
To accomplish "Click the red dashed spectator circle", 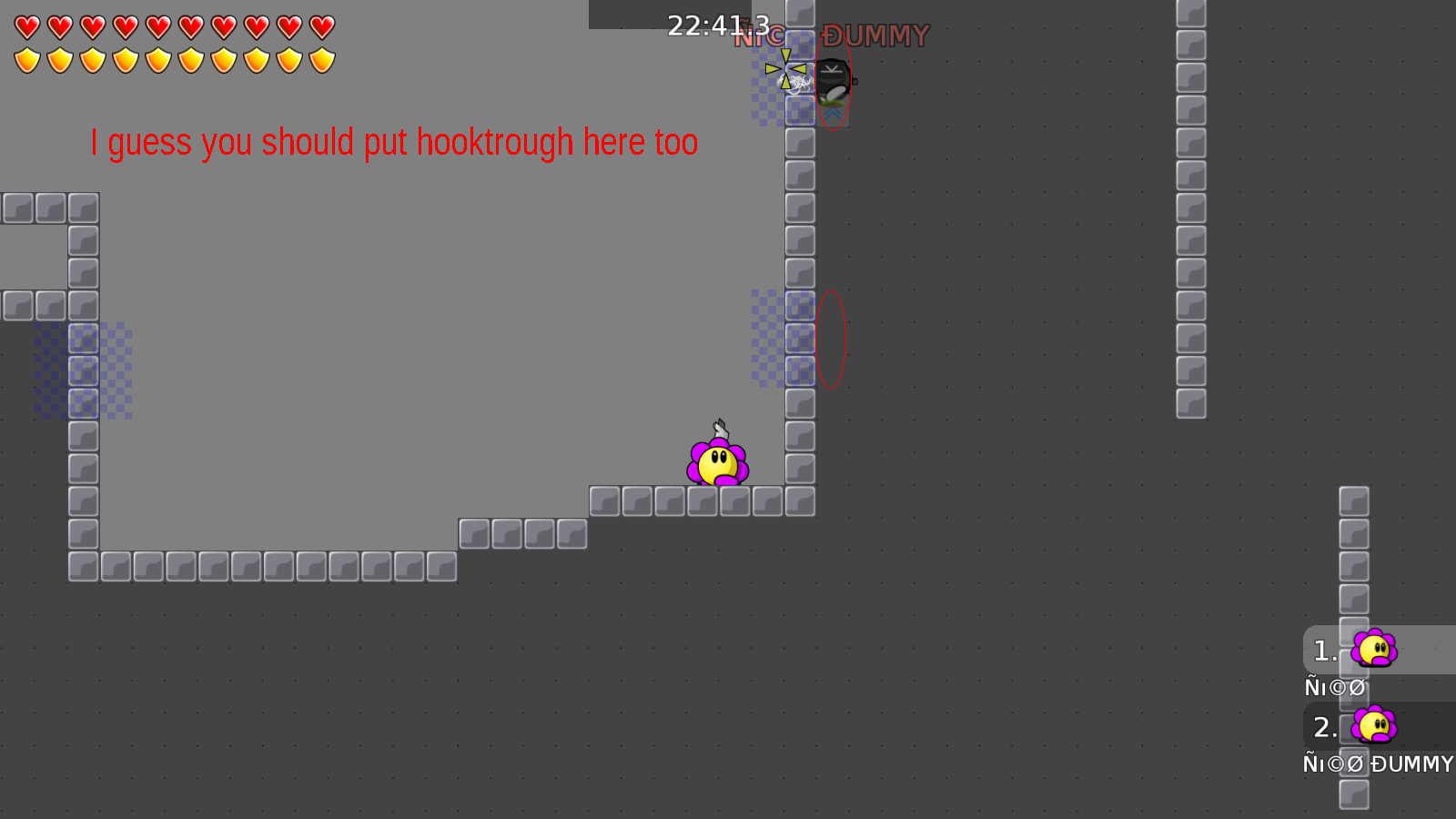I will (832, 337).
